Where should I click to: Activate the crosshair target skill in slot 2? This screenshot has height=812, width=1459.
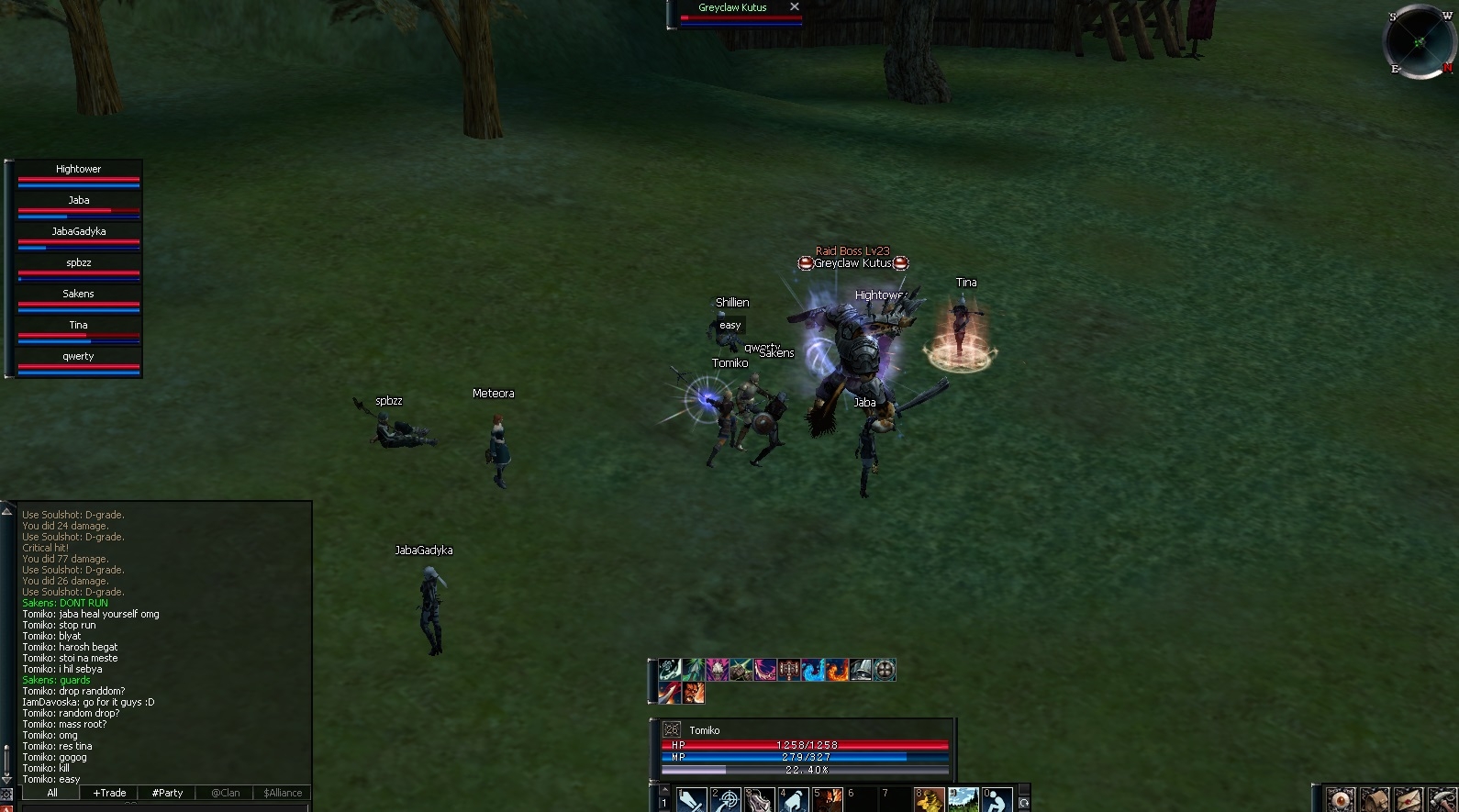pos(727,800)
